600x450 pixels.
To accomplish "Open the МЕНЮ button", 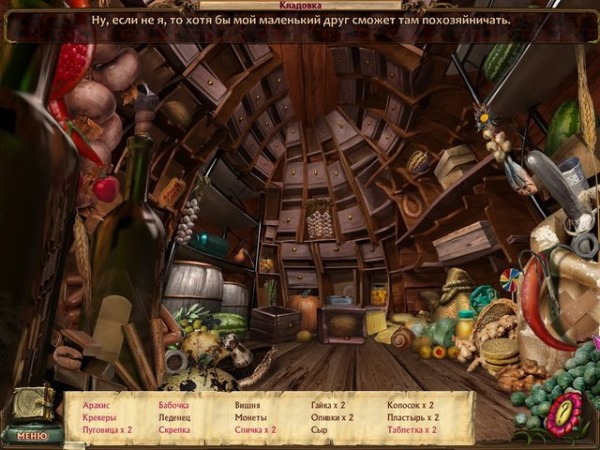I will [x=32, y=435].
